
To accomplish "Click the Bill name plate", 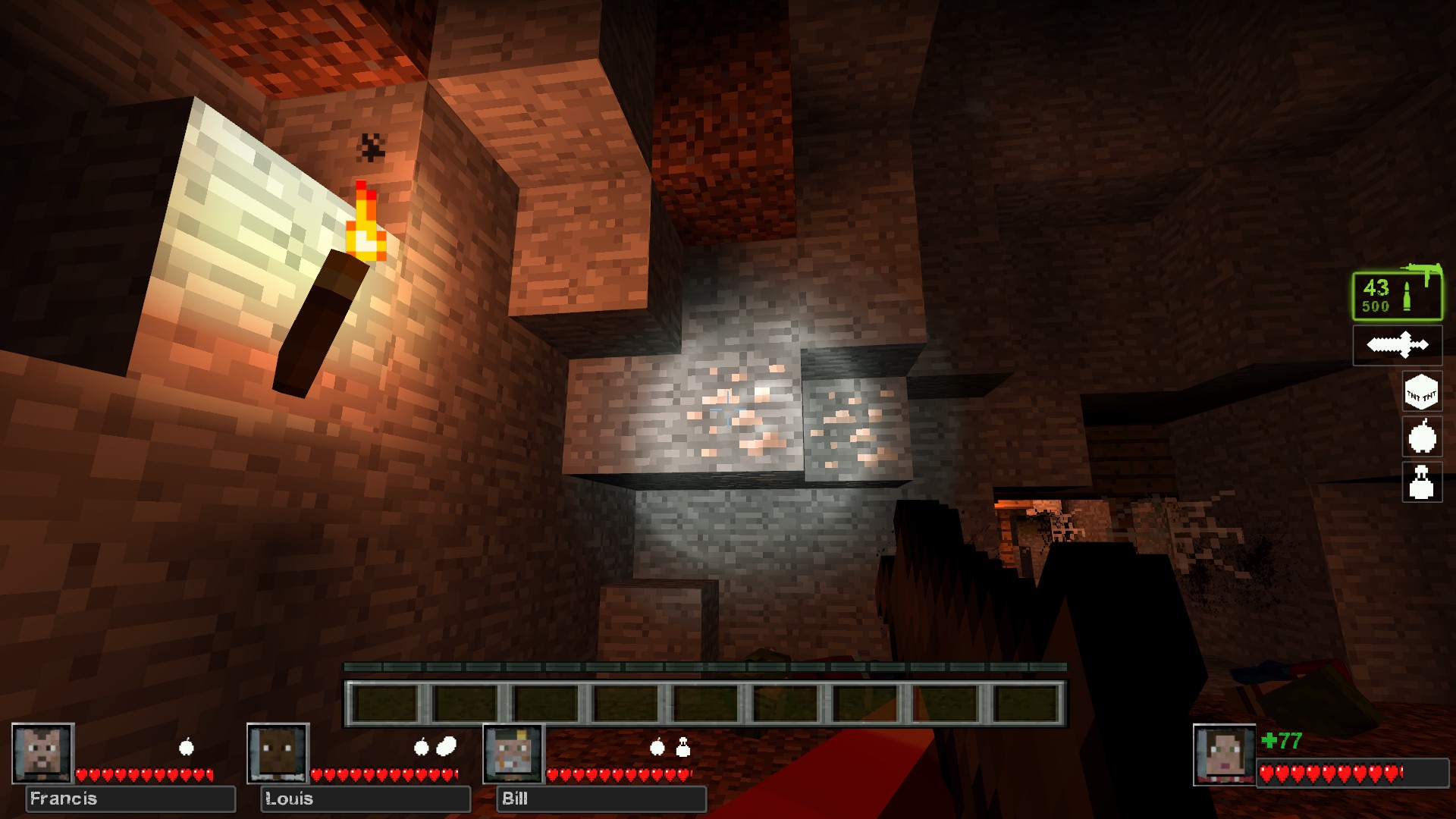I will pyautogui.click(x=601, y=799).
